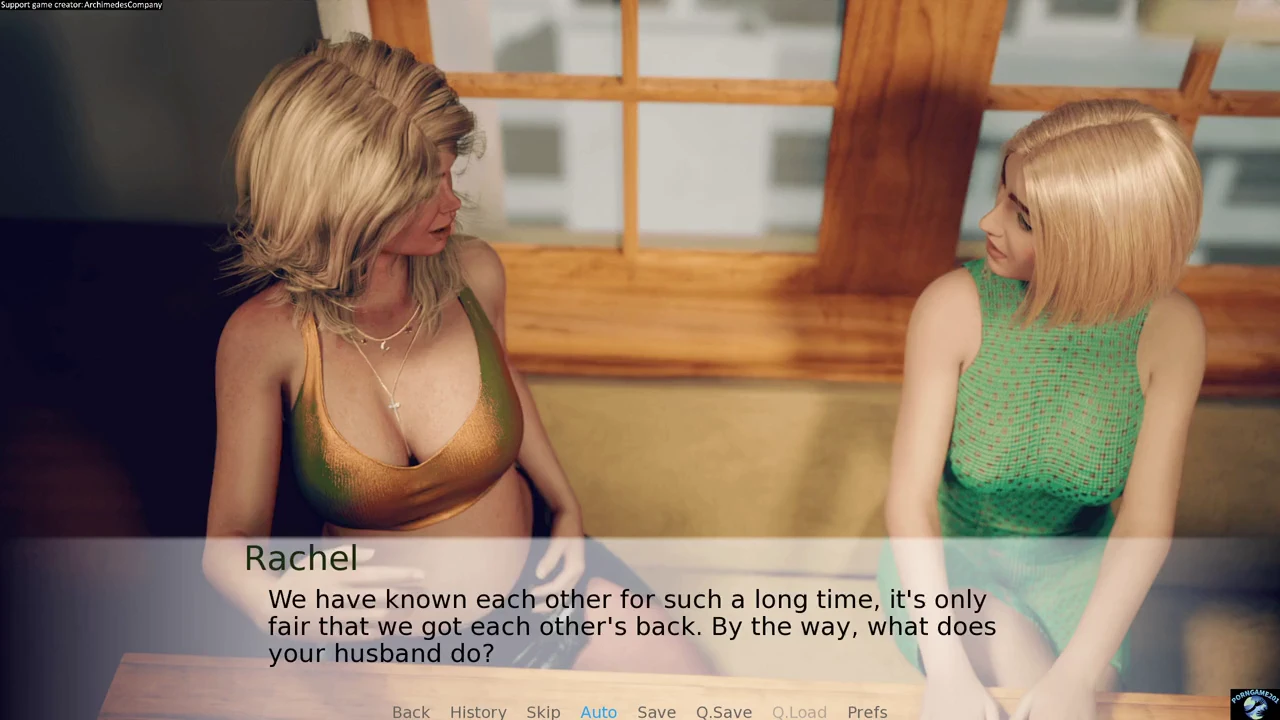Toggle Auto dialogue advance
1280x720 pixels.
click(598, 711)
